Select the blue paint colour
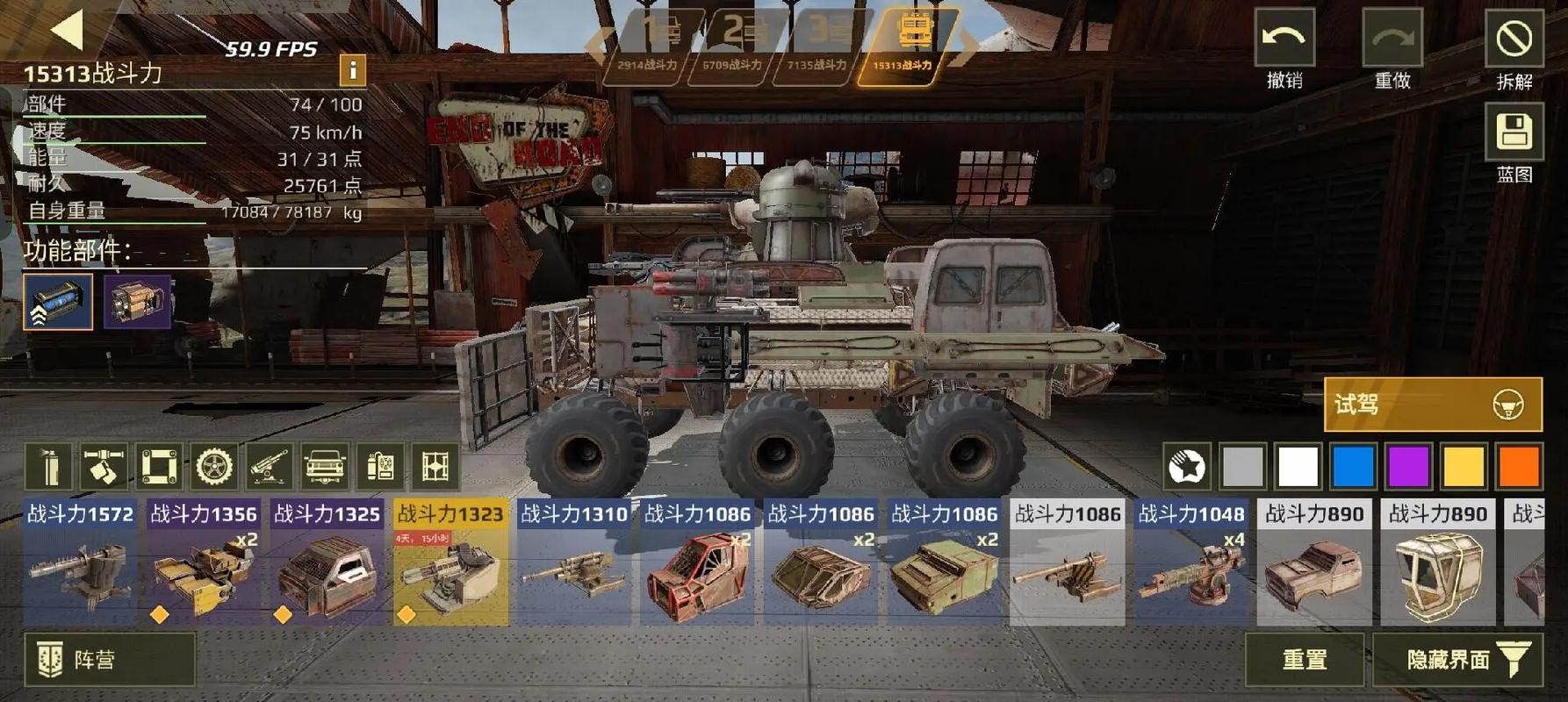Image resolution: width=1568 pixels, height=702 pixels. click(1353, 466)
